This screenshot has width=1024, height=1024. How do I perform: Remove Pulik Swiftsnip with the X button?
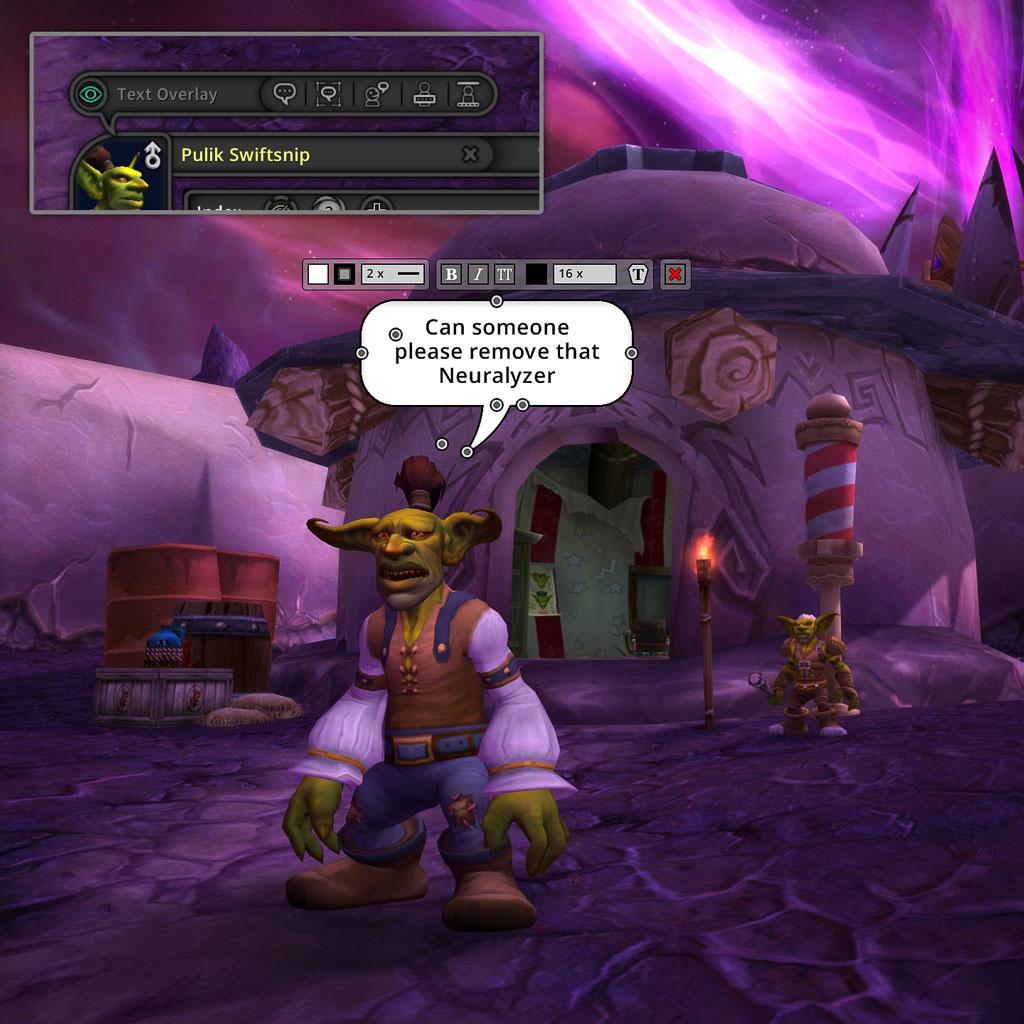click(470, 154)
